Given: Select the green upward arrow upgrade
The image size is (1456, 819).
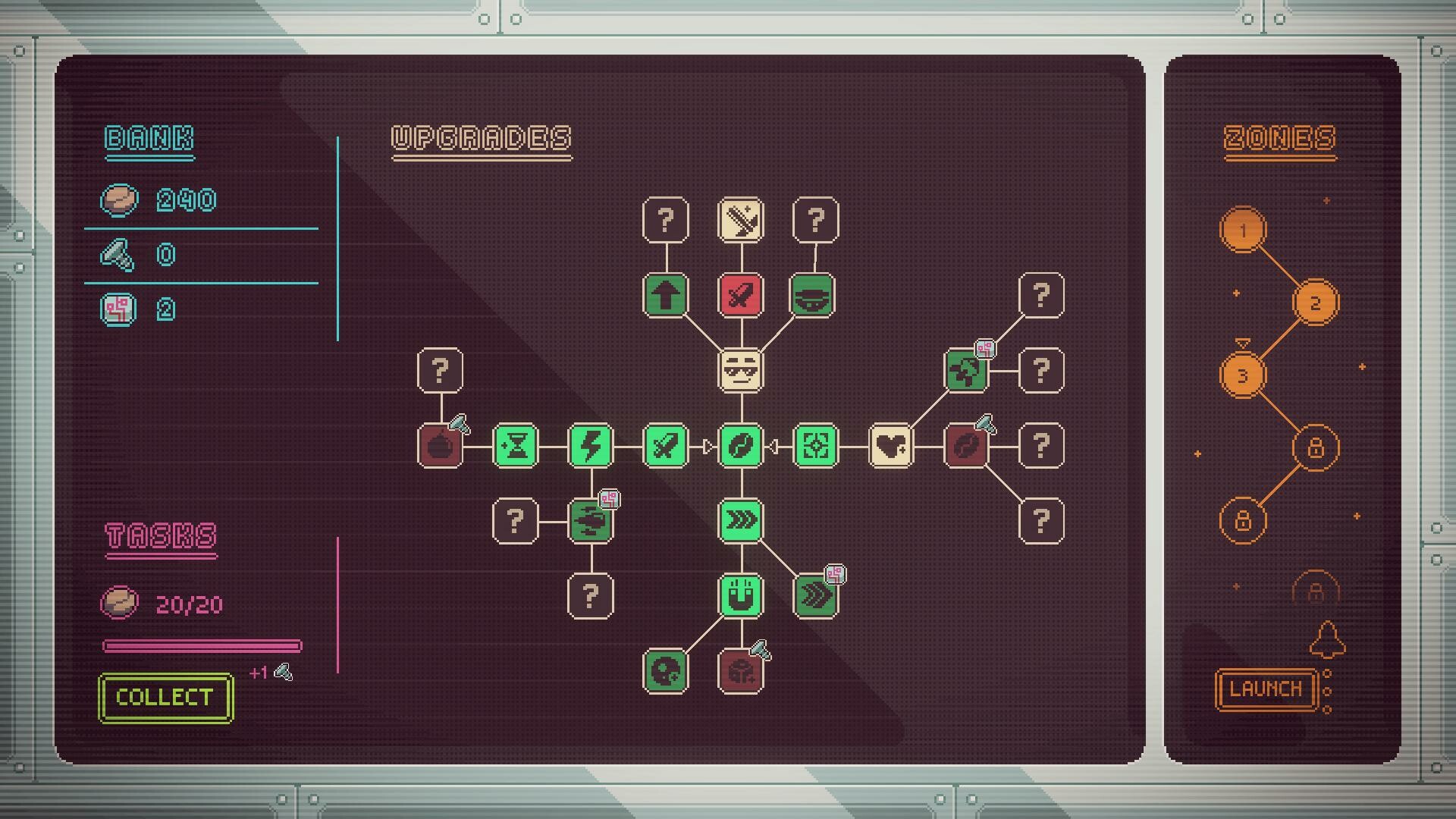Looking at the screenshot, I should tap(666, 297).
